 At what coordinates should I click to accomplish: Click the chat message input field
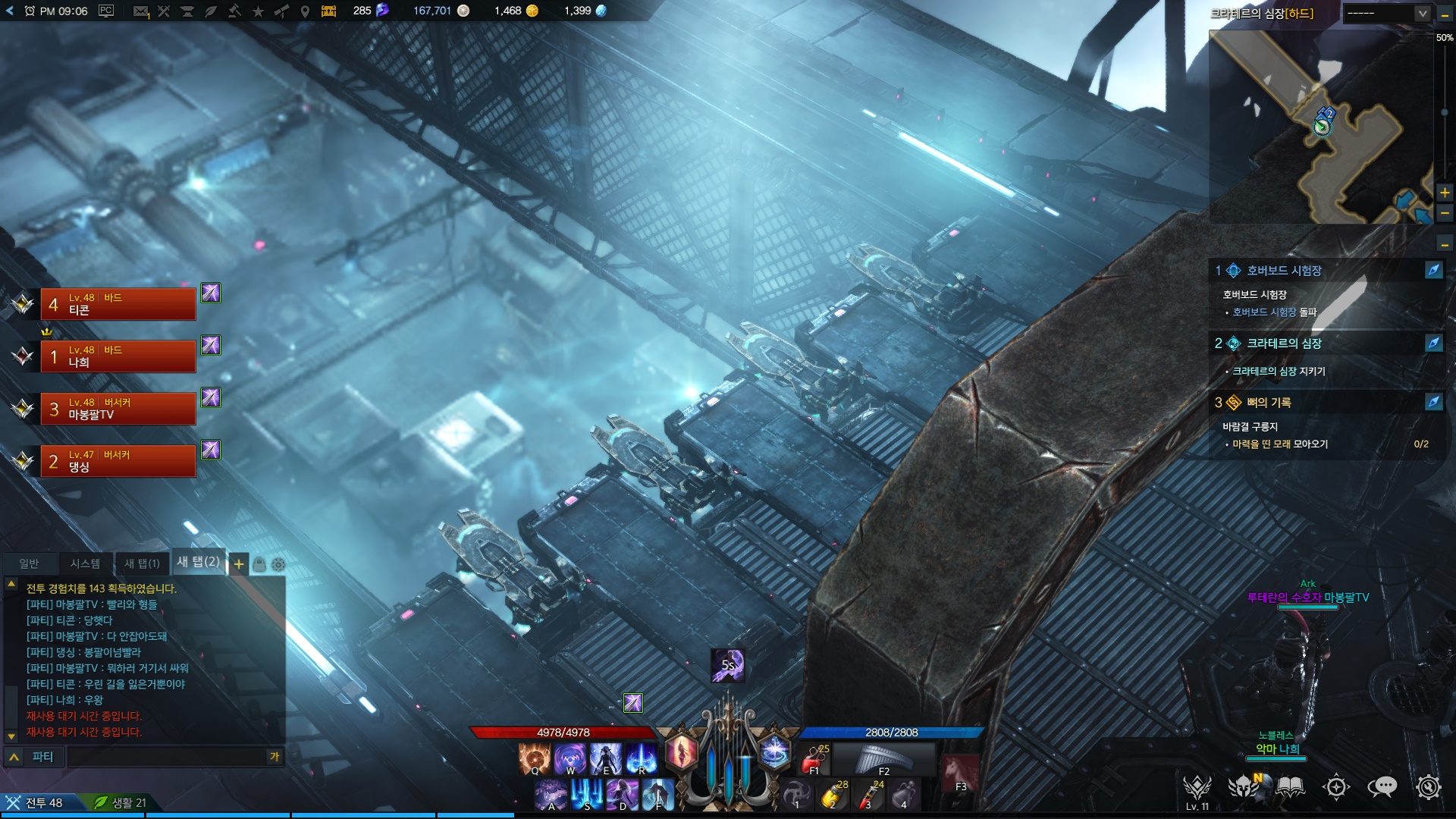pyautogui.click(x=167, y=756)
